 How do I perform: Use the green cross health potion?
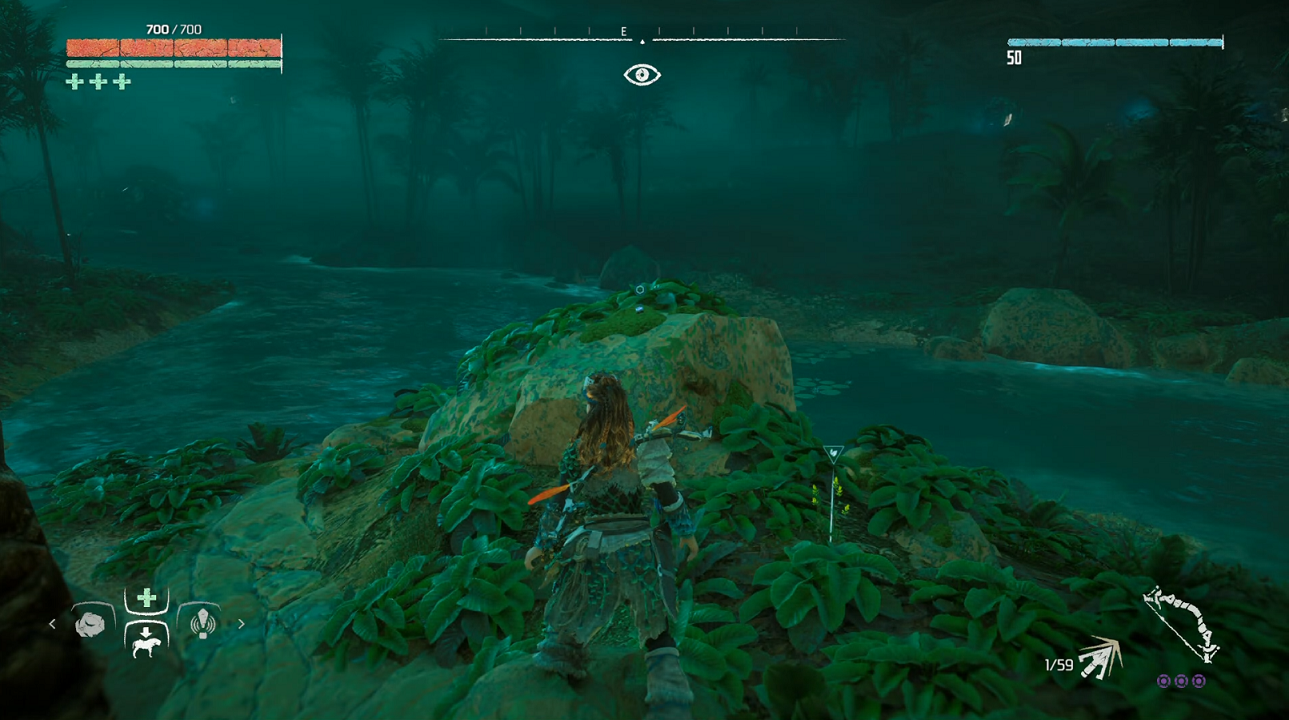(x=146, y=598)
